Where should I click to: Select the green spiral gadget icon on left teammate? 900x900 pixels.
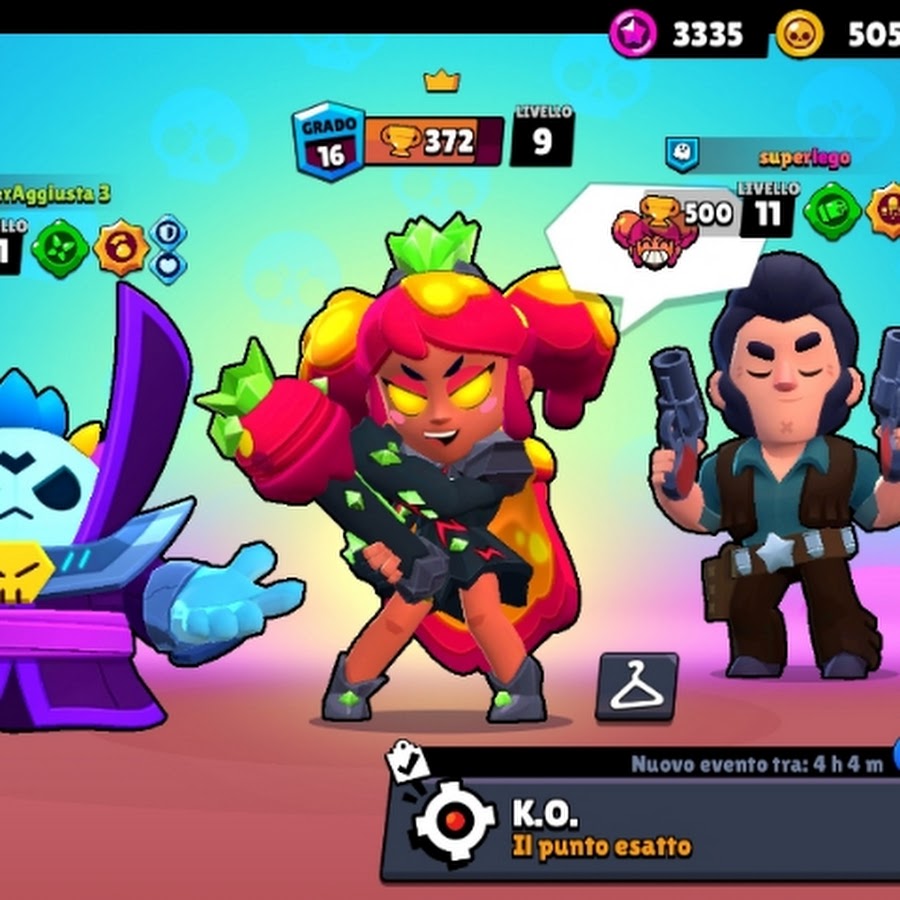[x=60, y=248]
